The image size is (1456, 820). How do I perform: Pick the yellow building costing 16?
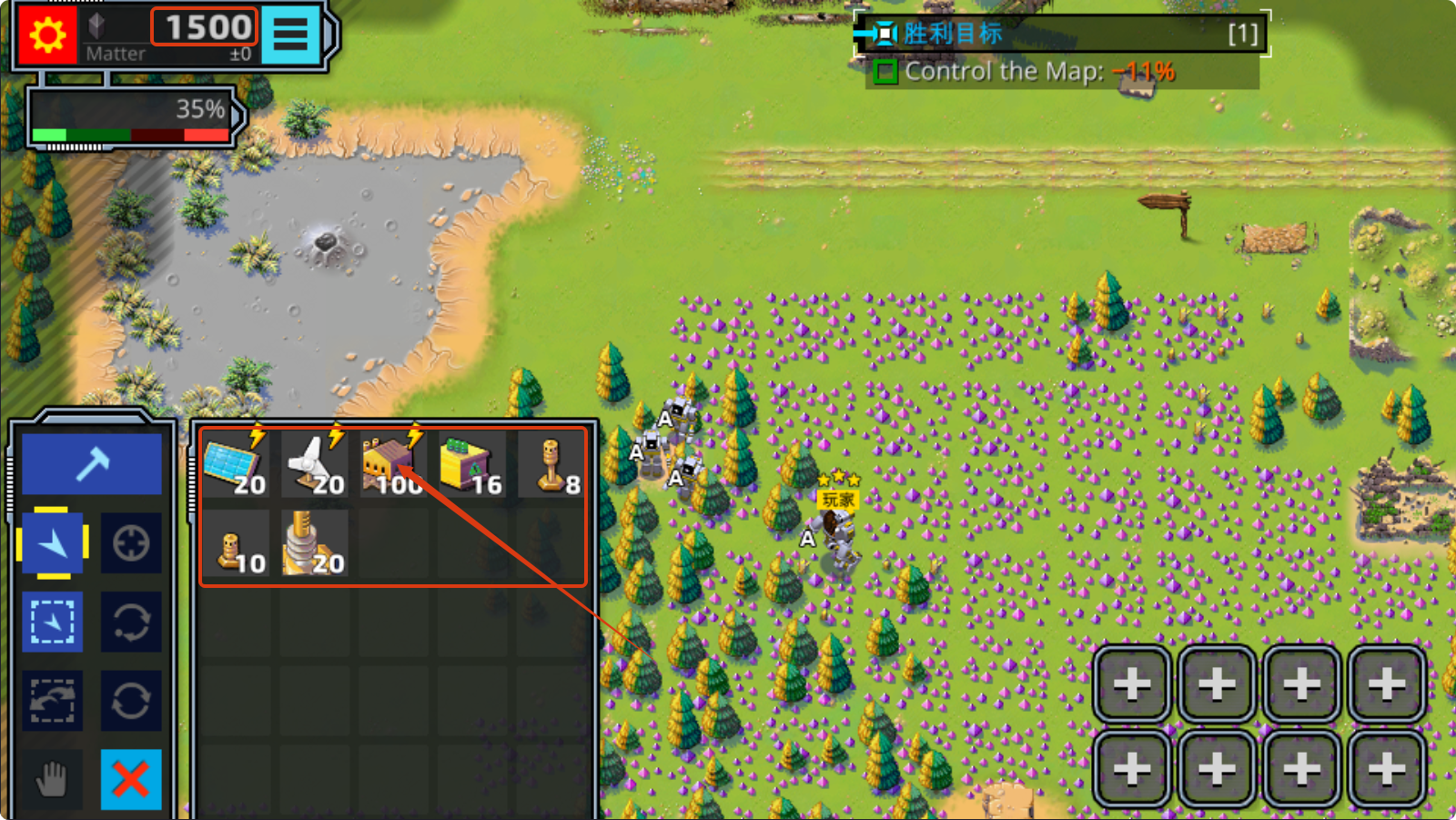471,464
